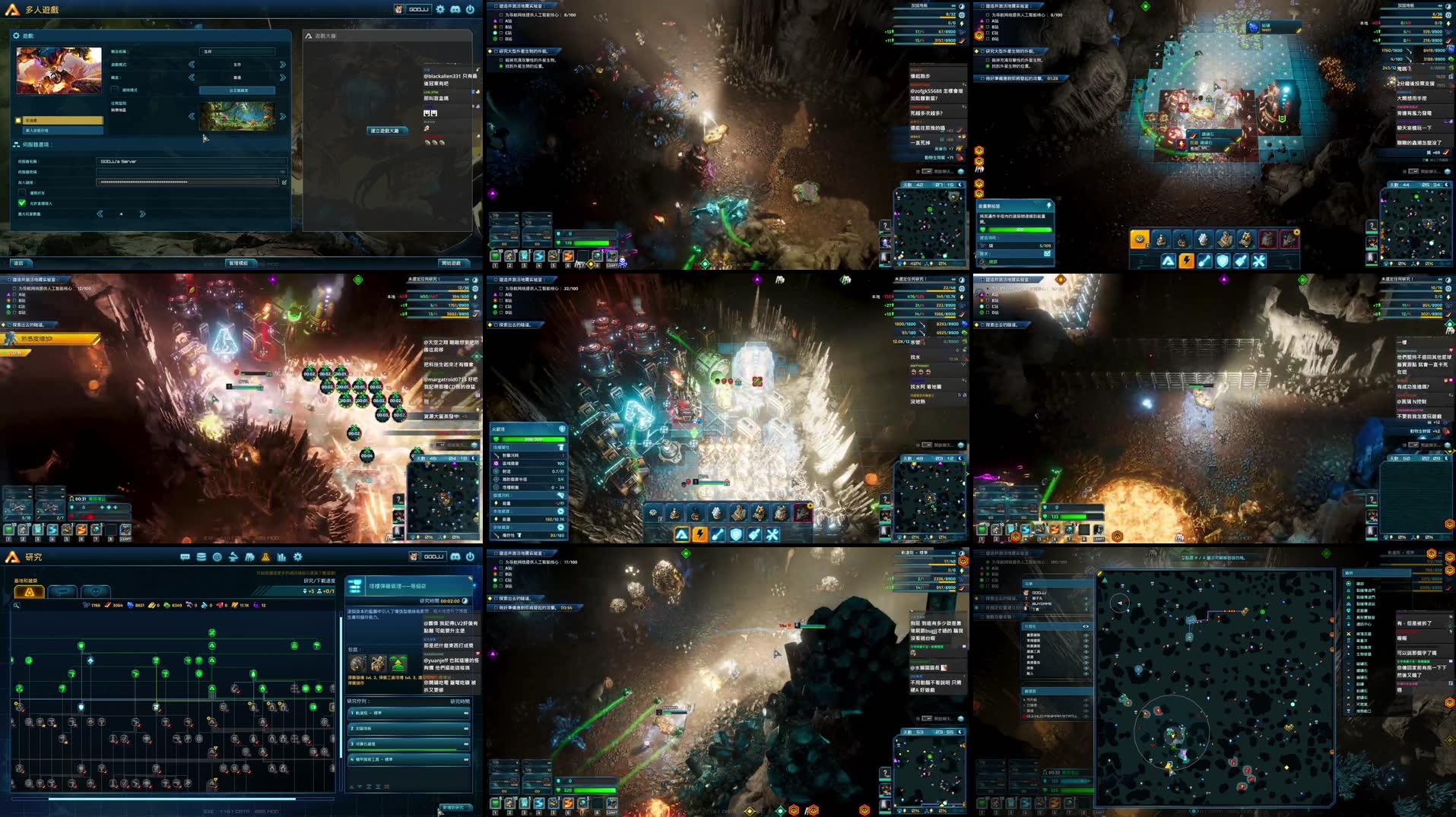Select the shield defense category icon
The width and height of the screenshot is (1456, 817).
(736, 534)
